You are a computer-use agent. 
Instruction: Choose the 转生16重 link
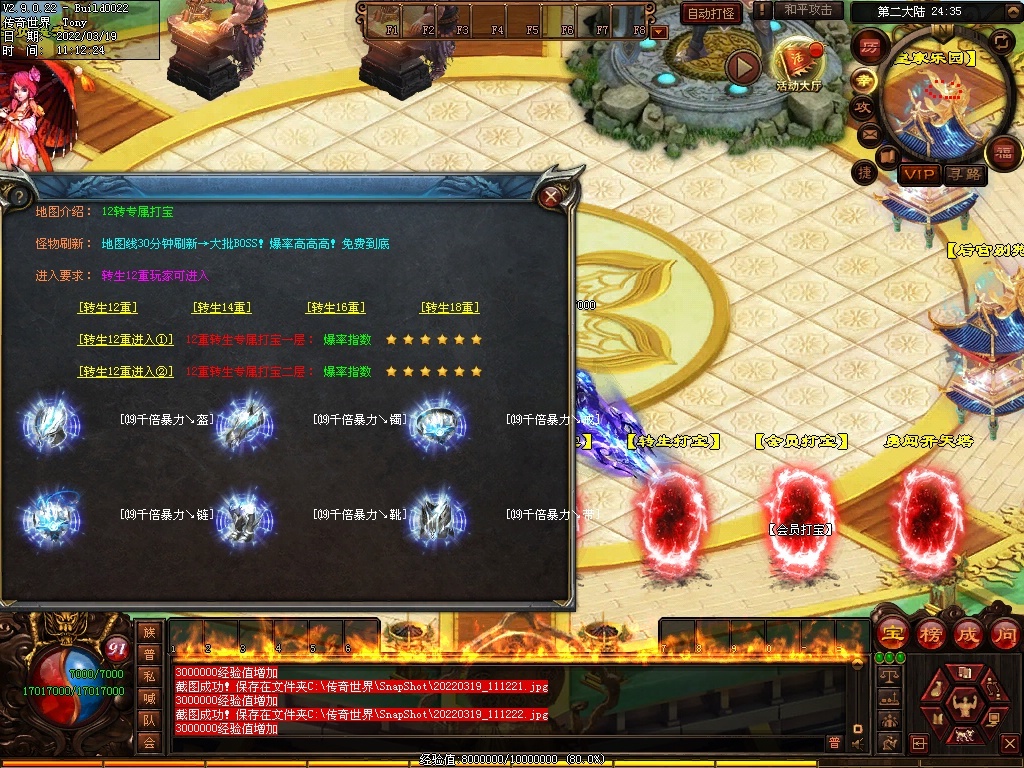tap(336, 308)
